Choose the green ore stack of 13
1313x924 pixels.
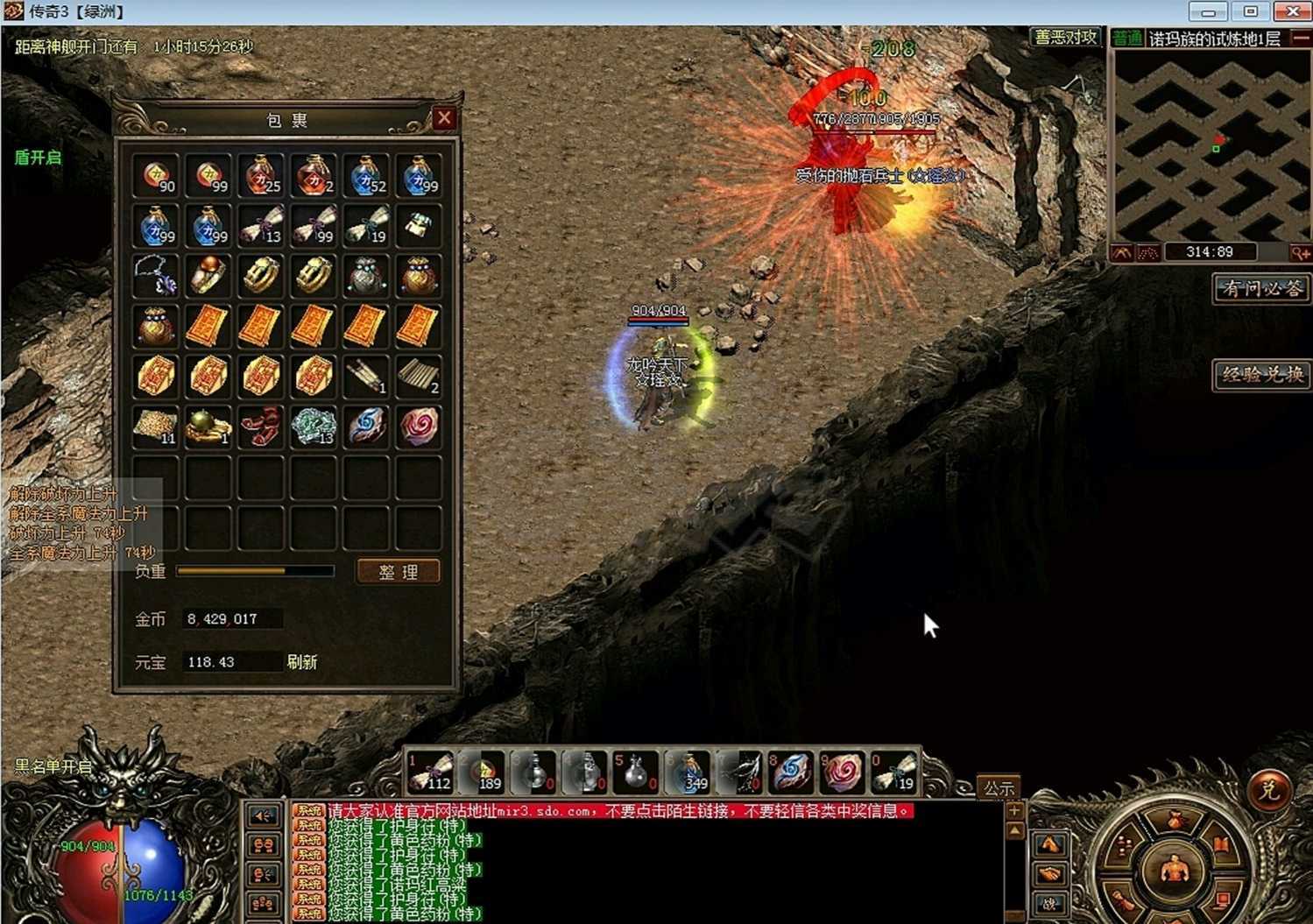[313, 427]
